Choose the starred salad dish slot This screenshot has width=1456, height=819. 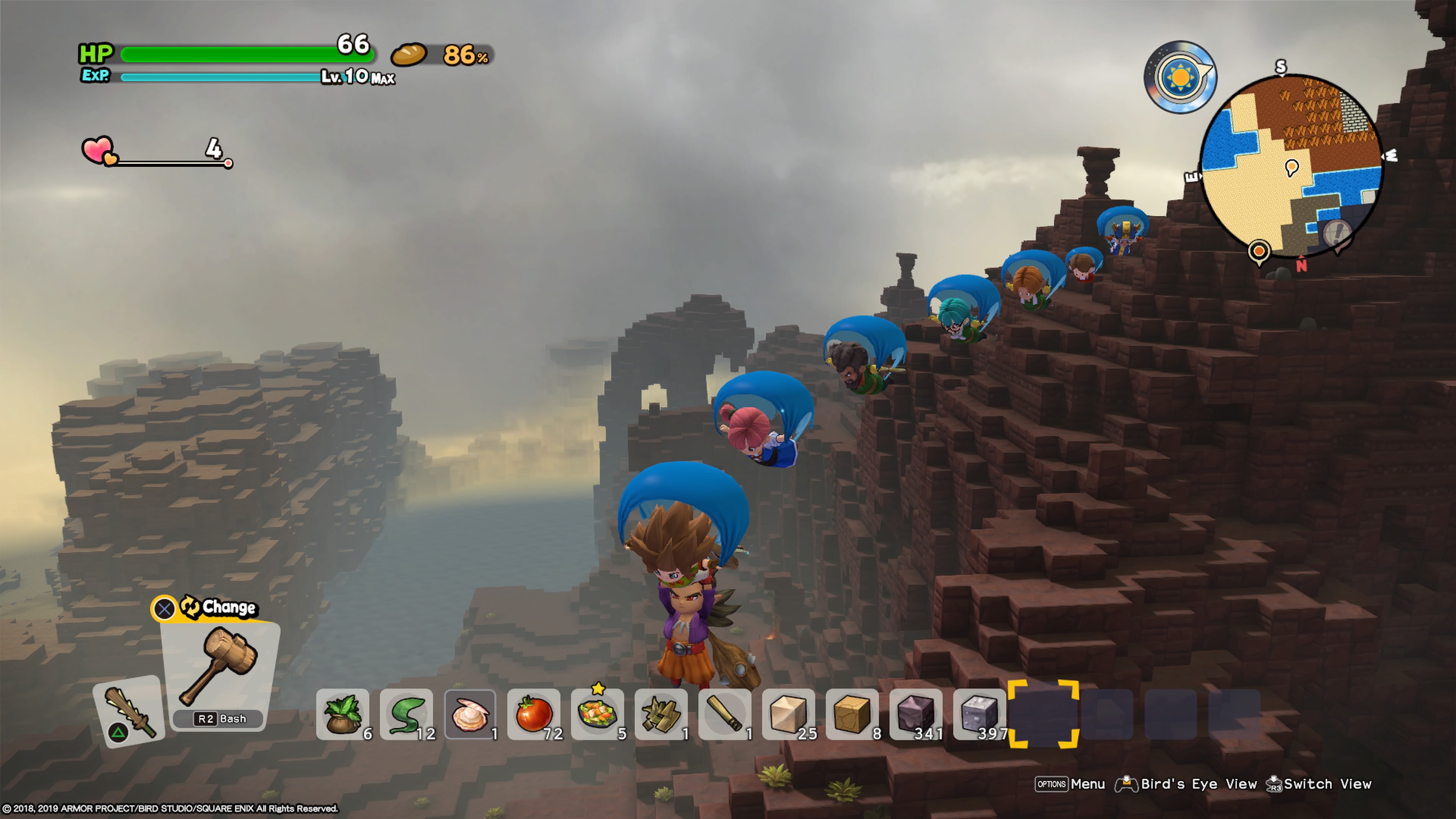pos(598,714)
